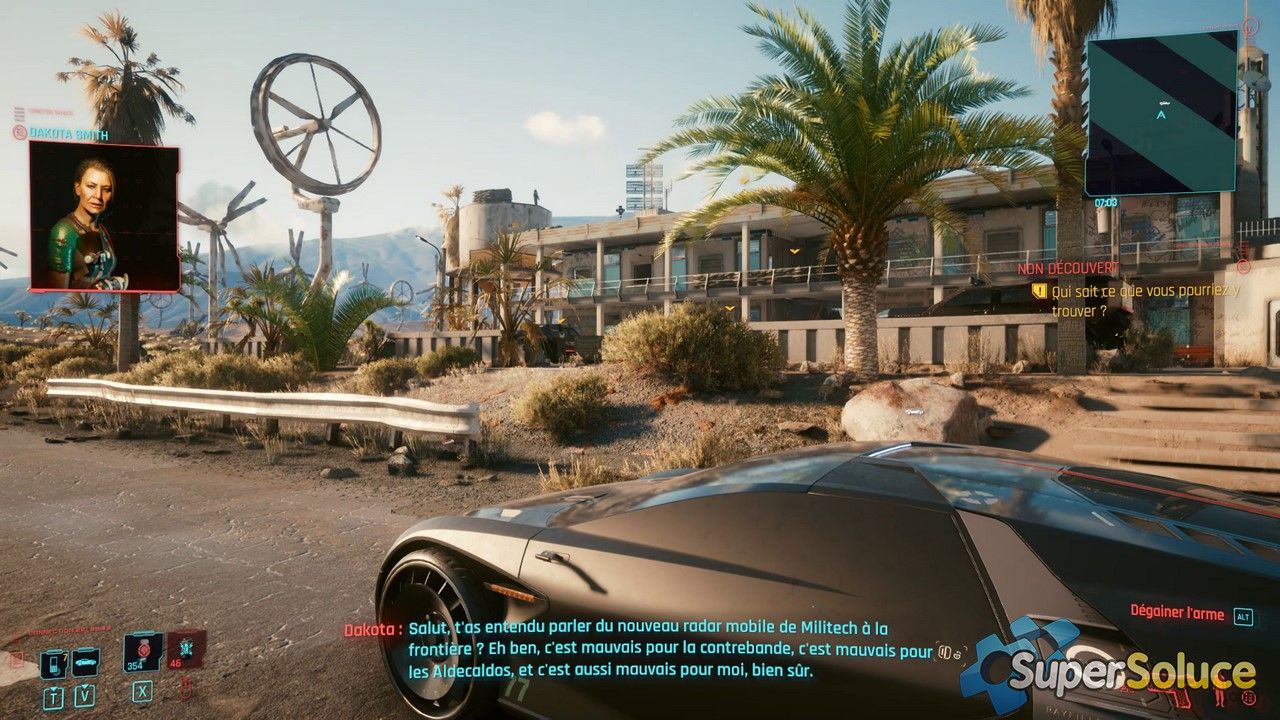Viewport: 1280px width, 720px height.
Task: Use the health inhaler consumable slot
Action: coord(143,651)
